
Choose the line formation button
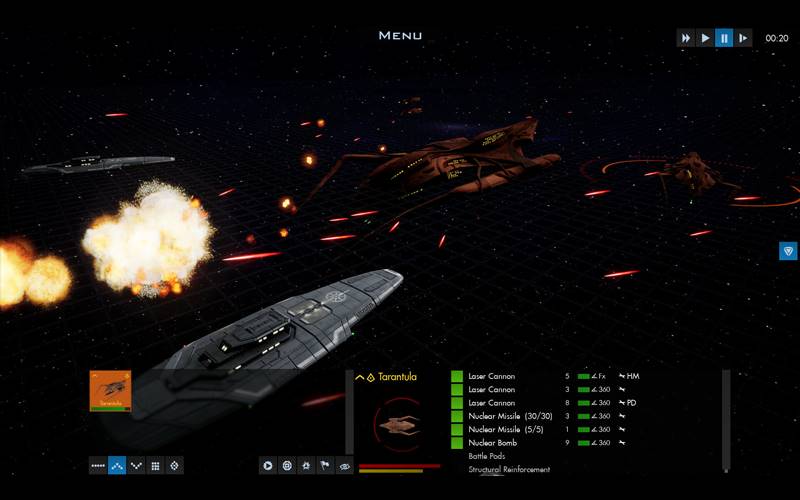tap(98, 465)
